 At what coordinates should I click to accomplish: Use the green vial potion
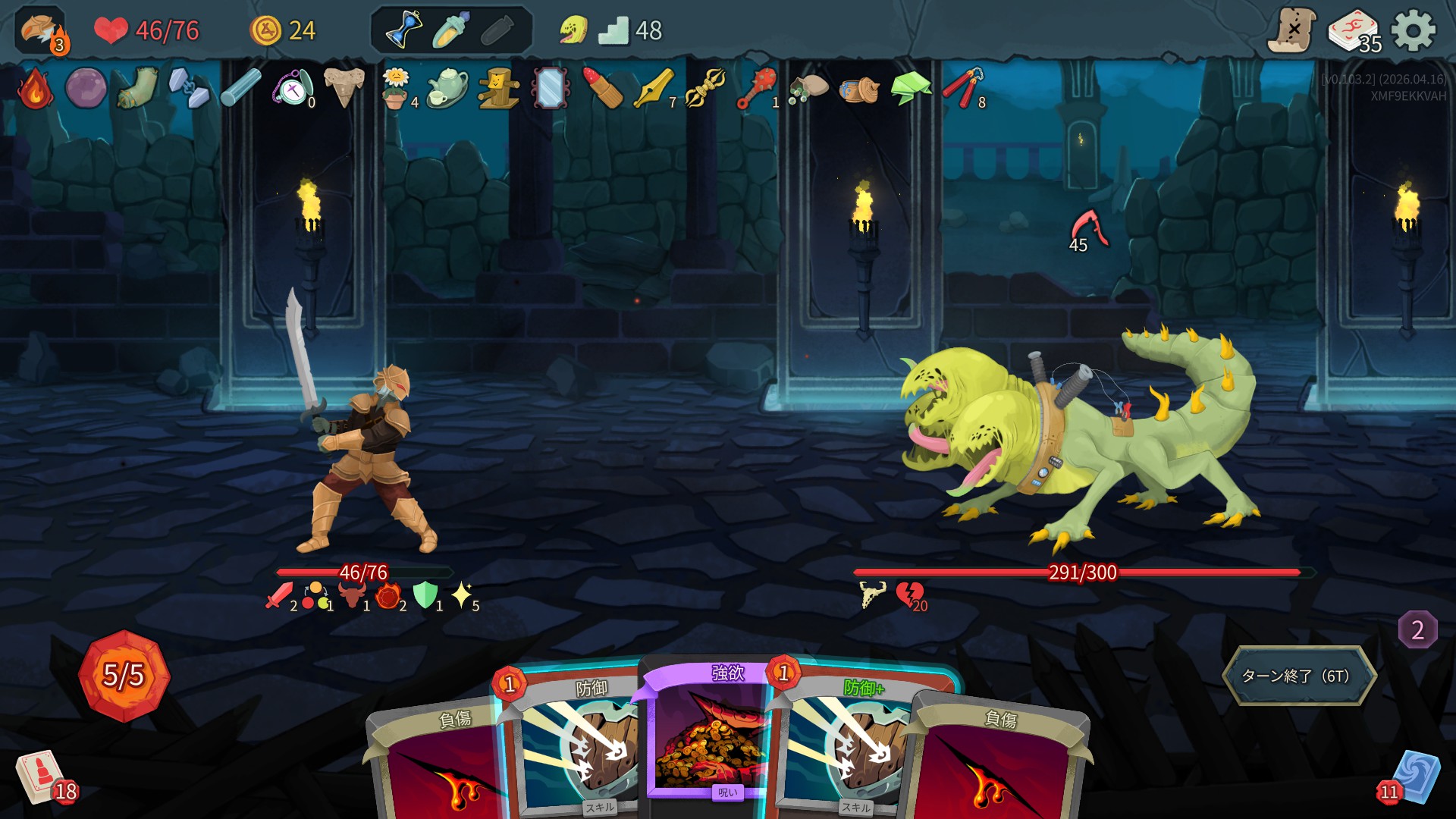(x=451, y=30)
